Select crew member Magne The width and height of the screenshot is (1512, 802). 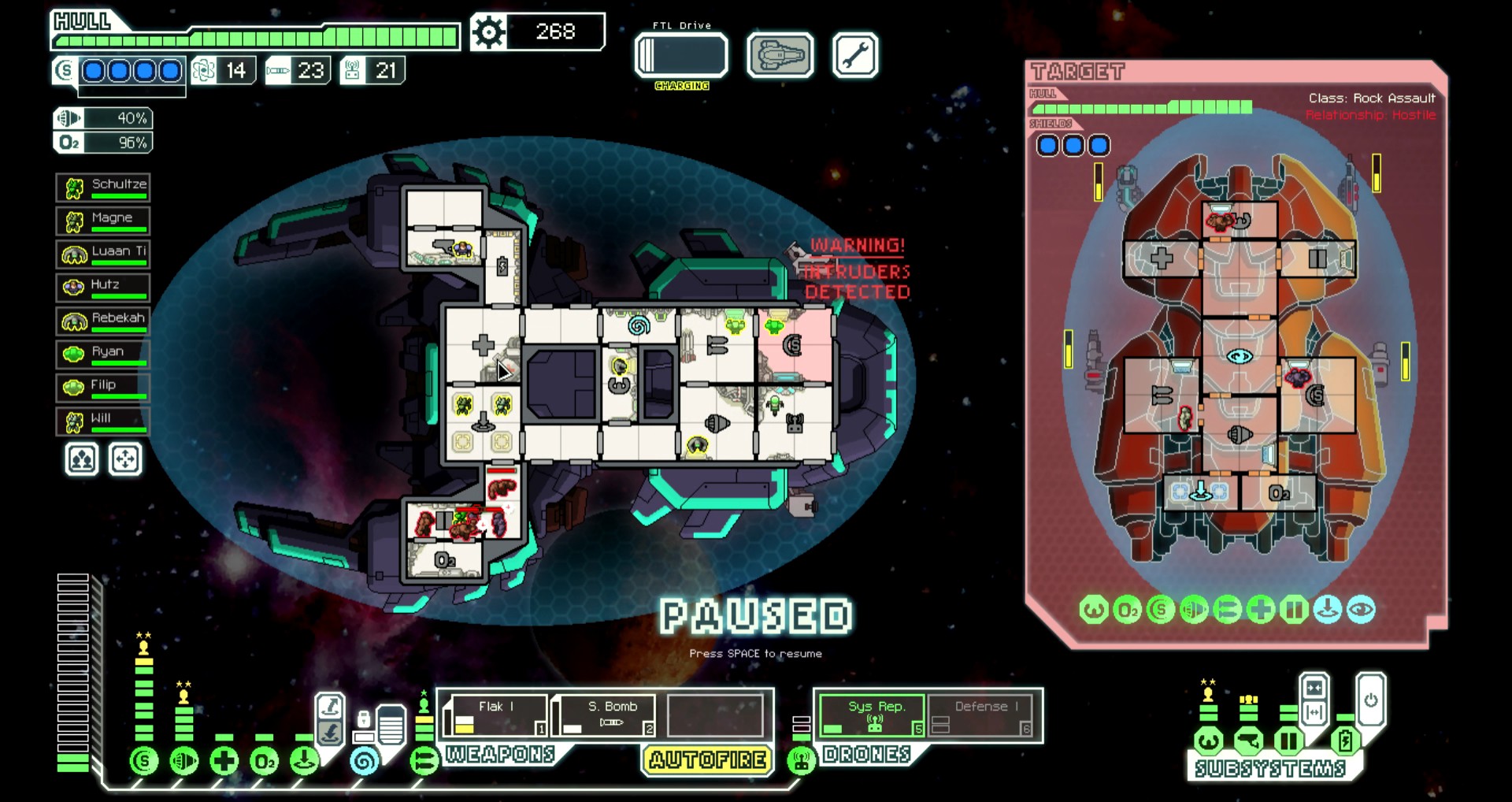[103, 221]
